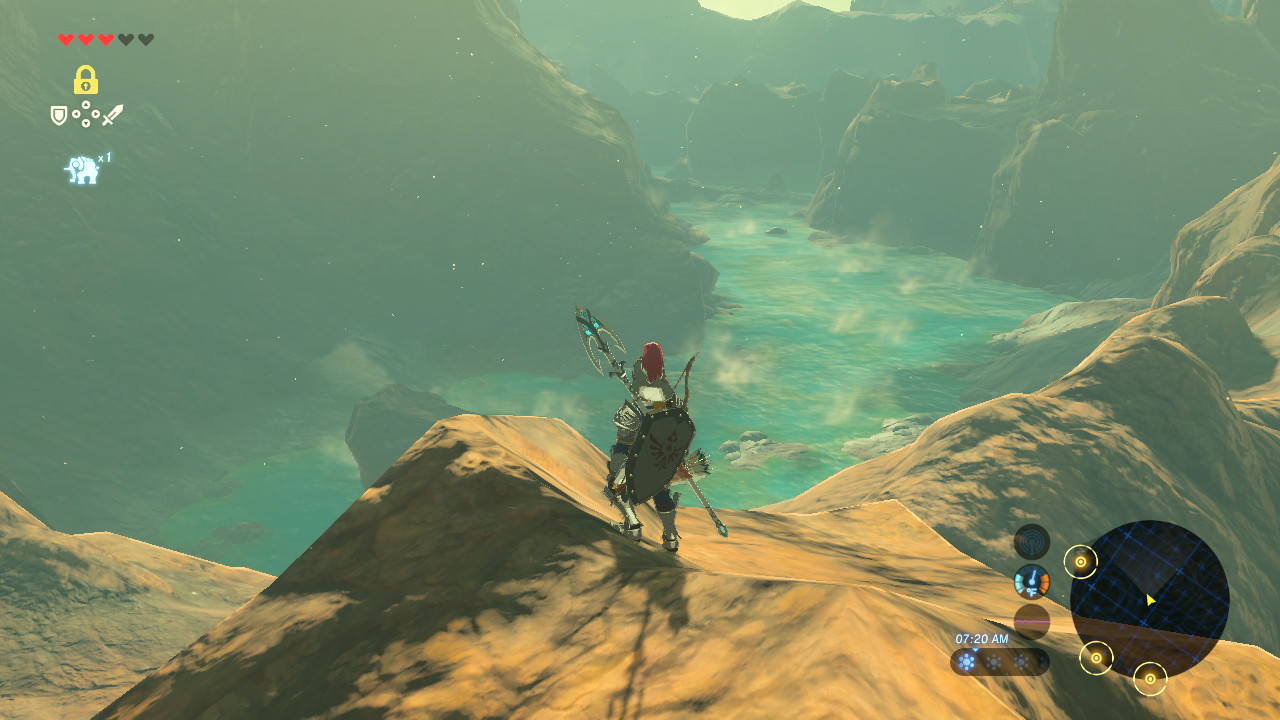Select the elephant Vah Ruta ability icon

point(82,169)
